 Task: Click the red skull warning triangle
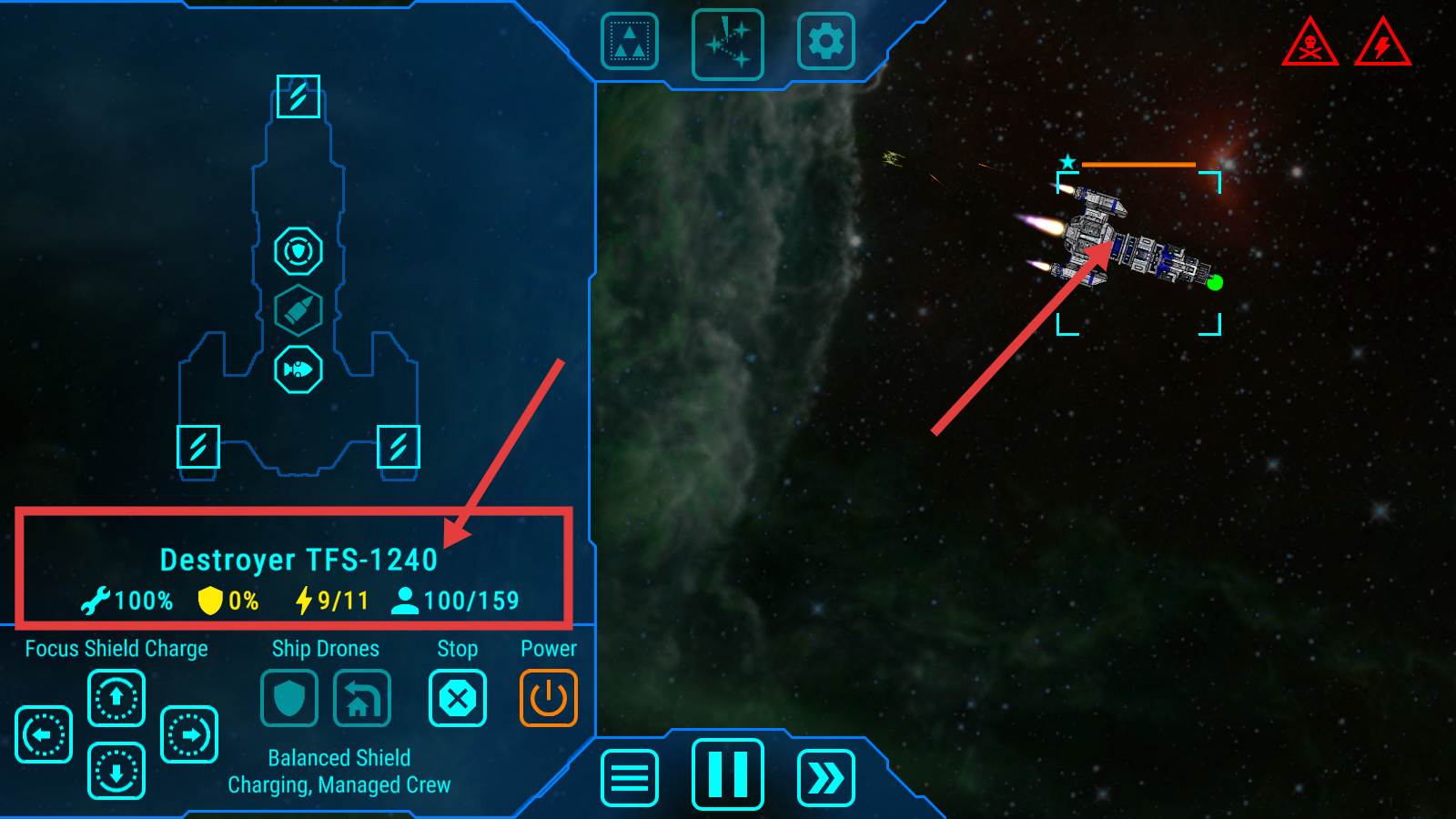(x=1309, y=44)
